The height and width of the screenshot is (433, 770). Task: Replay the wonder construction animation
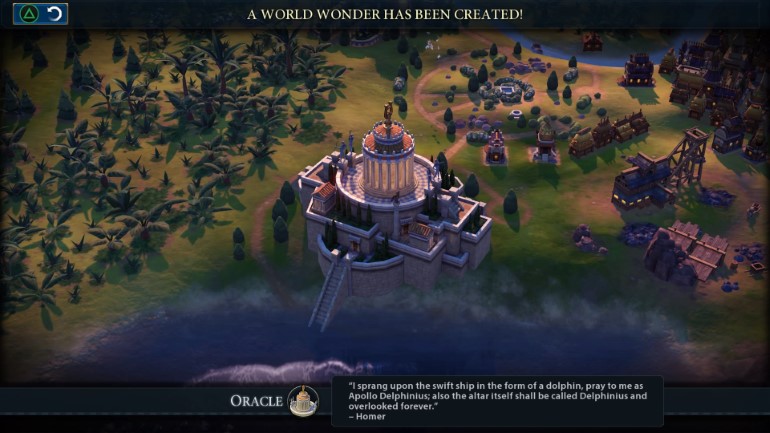(x=55, y=14)
